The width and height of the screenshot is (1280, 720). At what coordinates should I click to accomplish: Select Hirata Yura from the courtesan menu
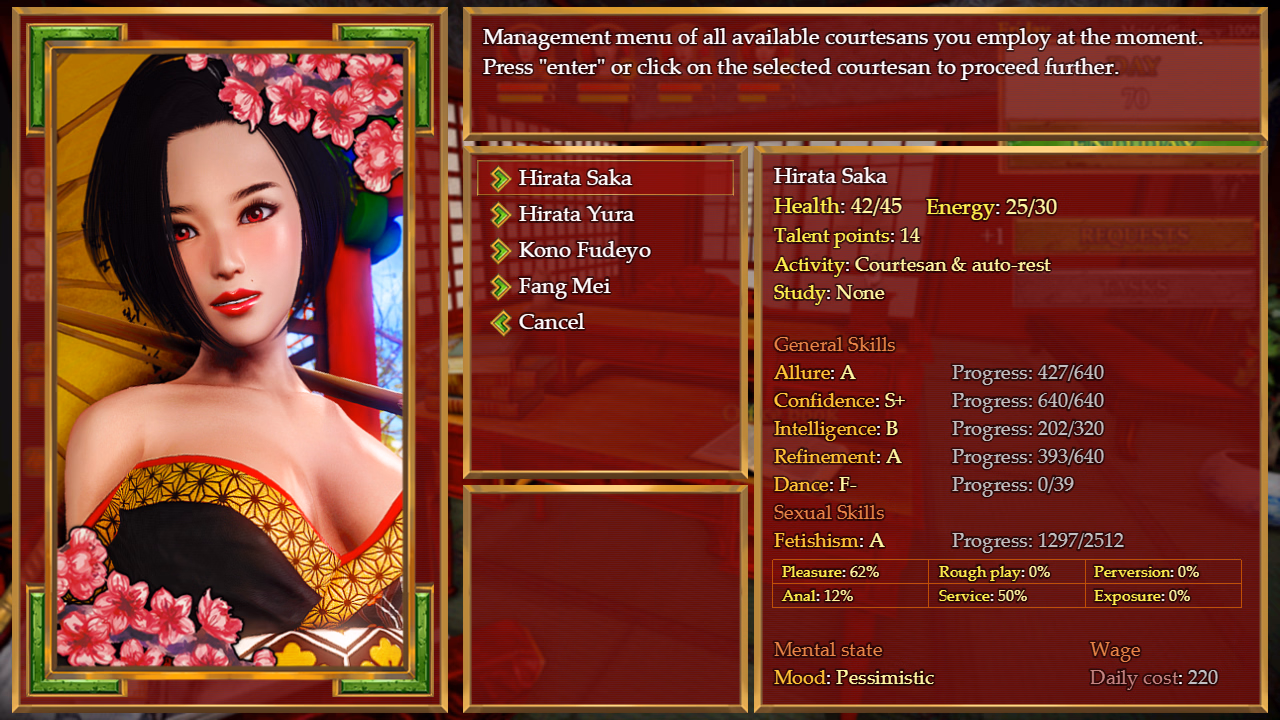click(577, 214)
